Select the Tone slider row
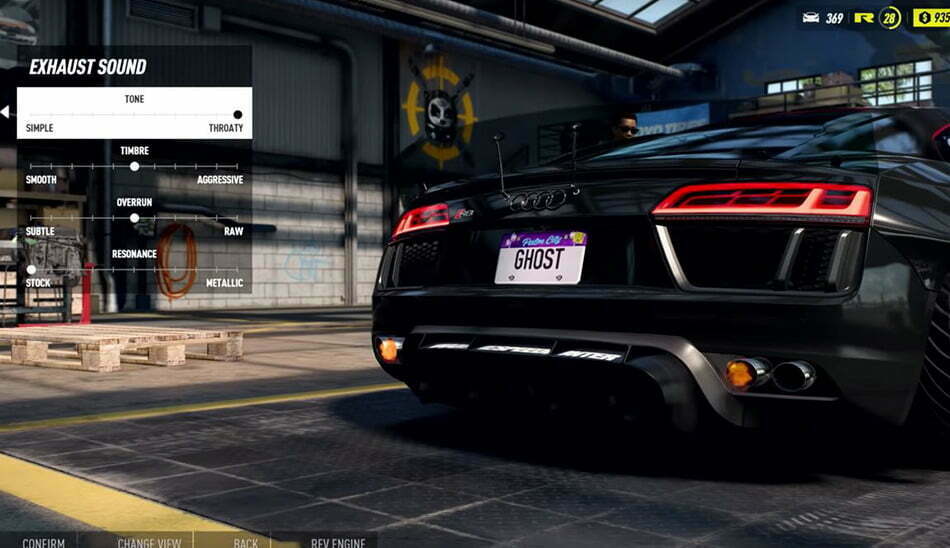 coord(134,113)
